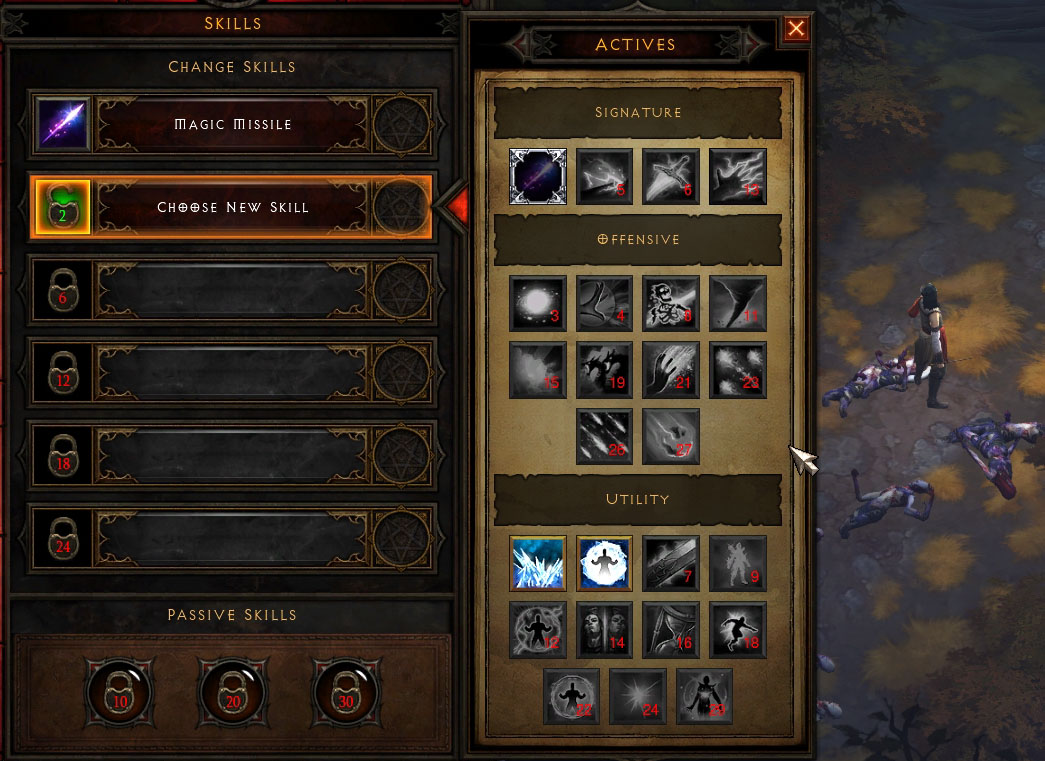Open the Choose New Skill slot
Screen dimensions: 1045x761
coord(233,208)
